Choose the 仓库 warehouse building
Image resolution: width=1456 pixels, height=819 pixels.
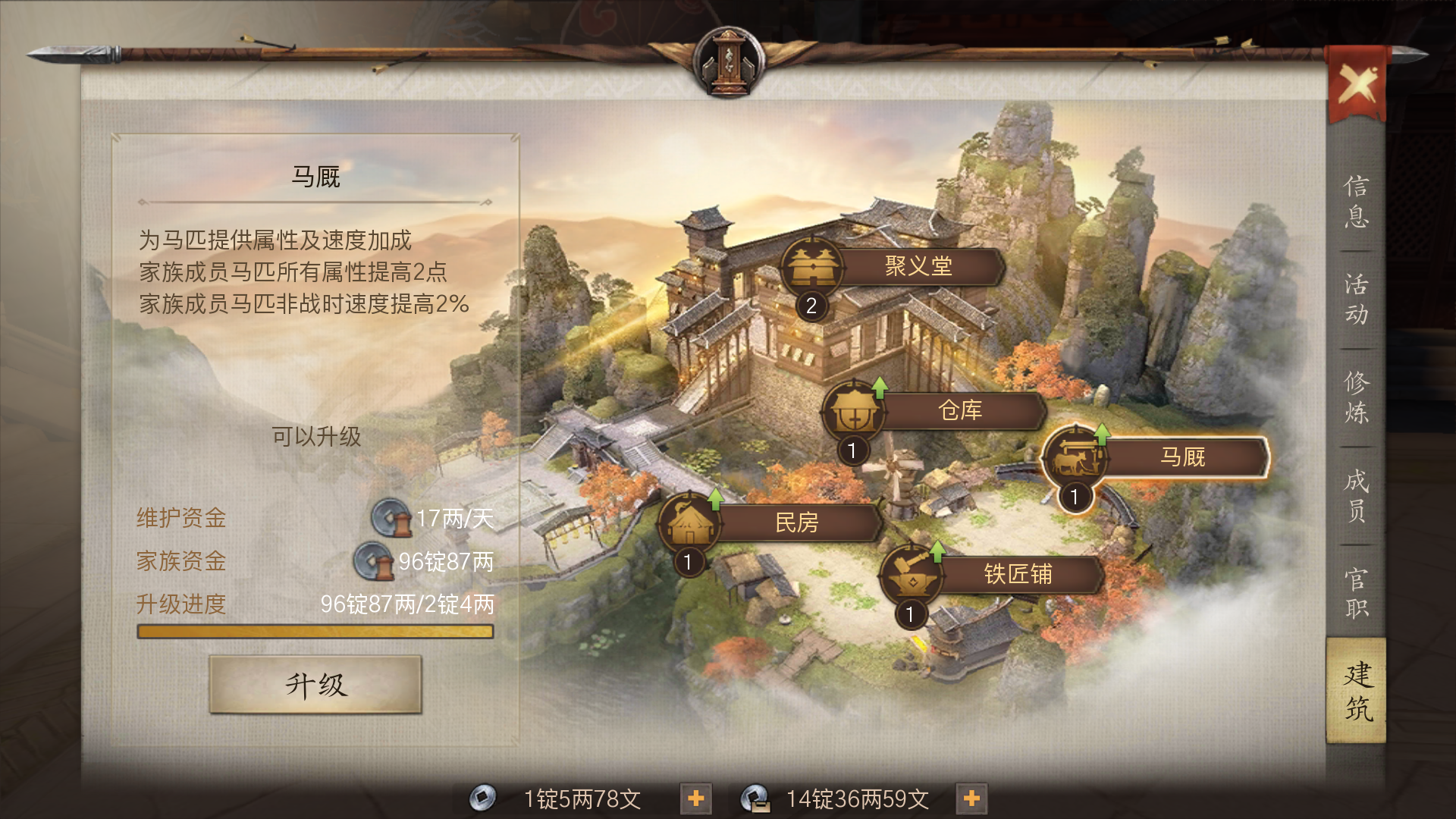pyautogui.click(x=959, y=410)
